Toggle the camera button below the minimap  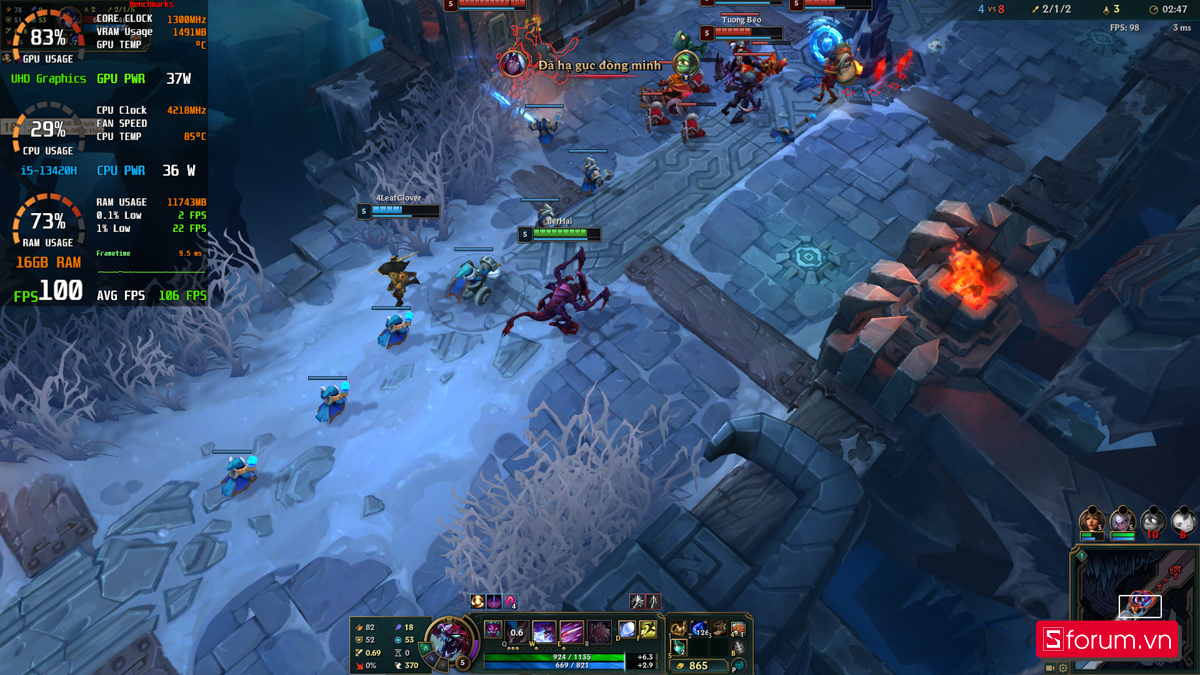(x=1050, y=667)
